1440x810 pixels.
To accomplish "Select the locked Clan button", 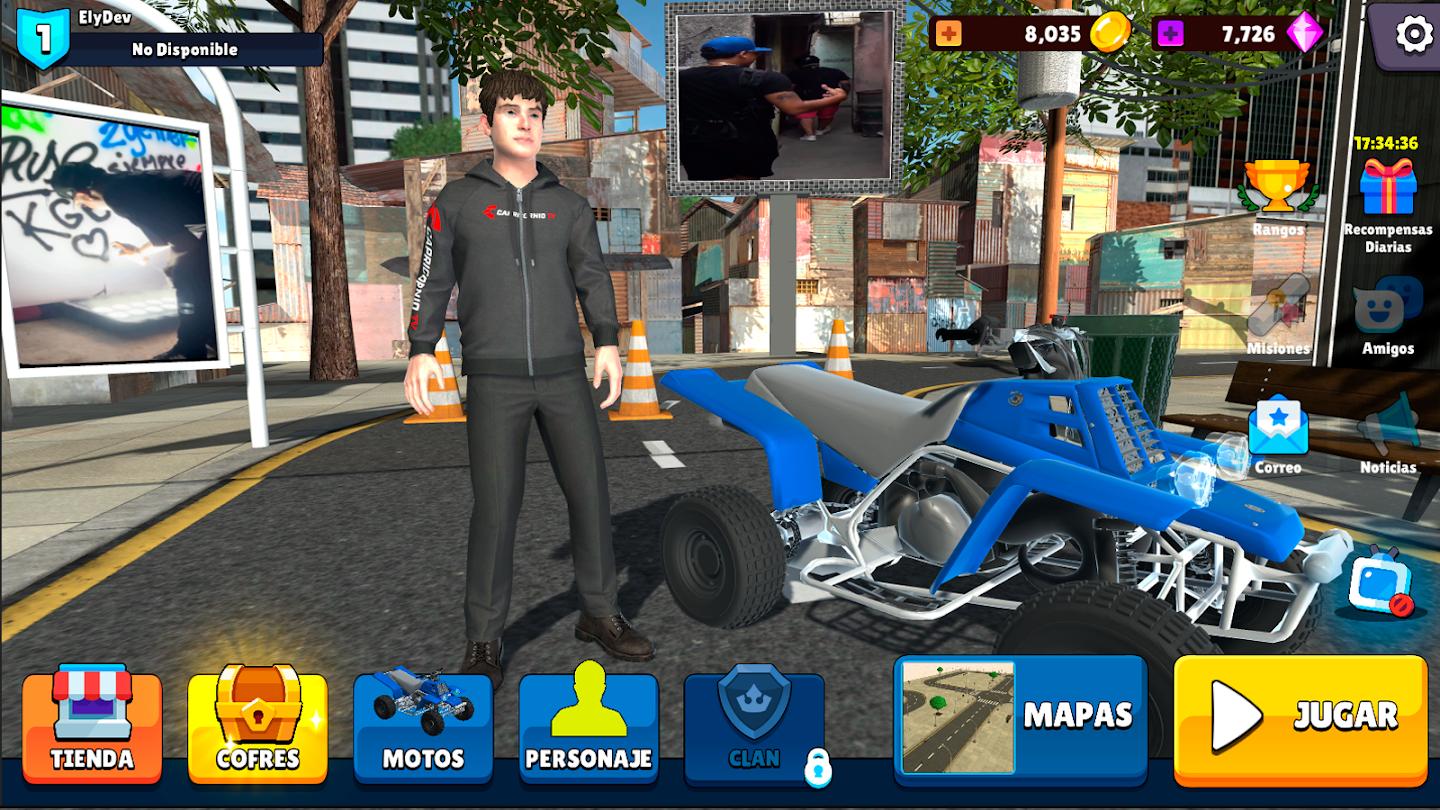I will pos(755,726).
